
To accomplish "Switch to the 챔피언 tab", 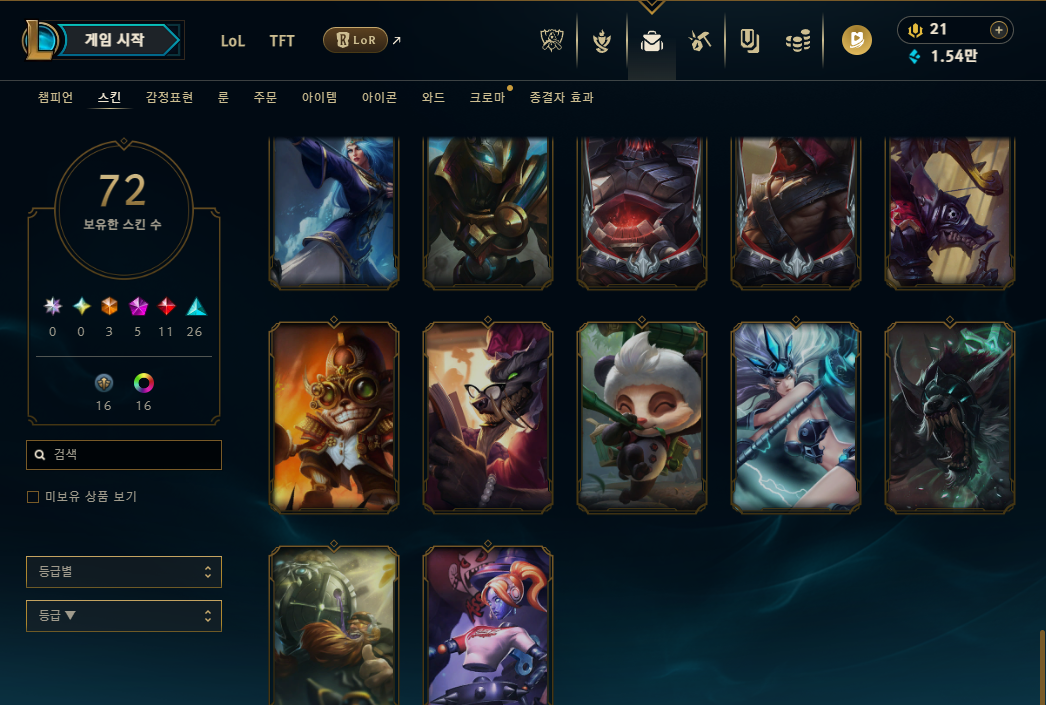I will click(55, 97).
